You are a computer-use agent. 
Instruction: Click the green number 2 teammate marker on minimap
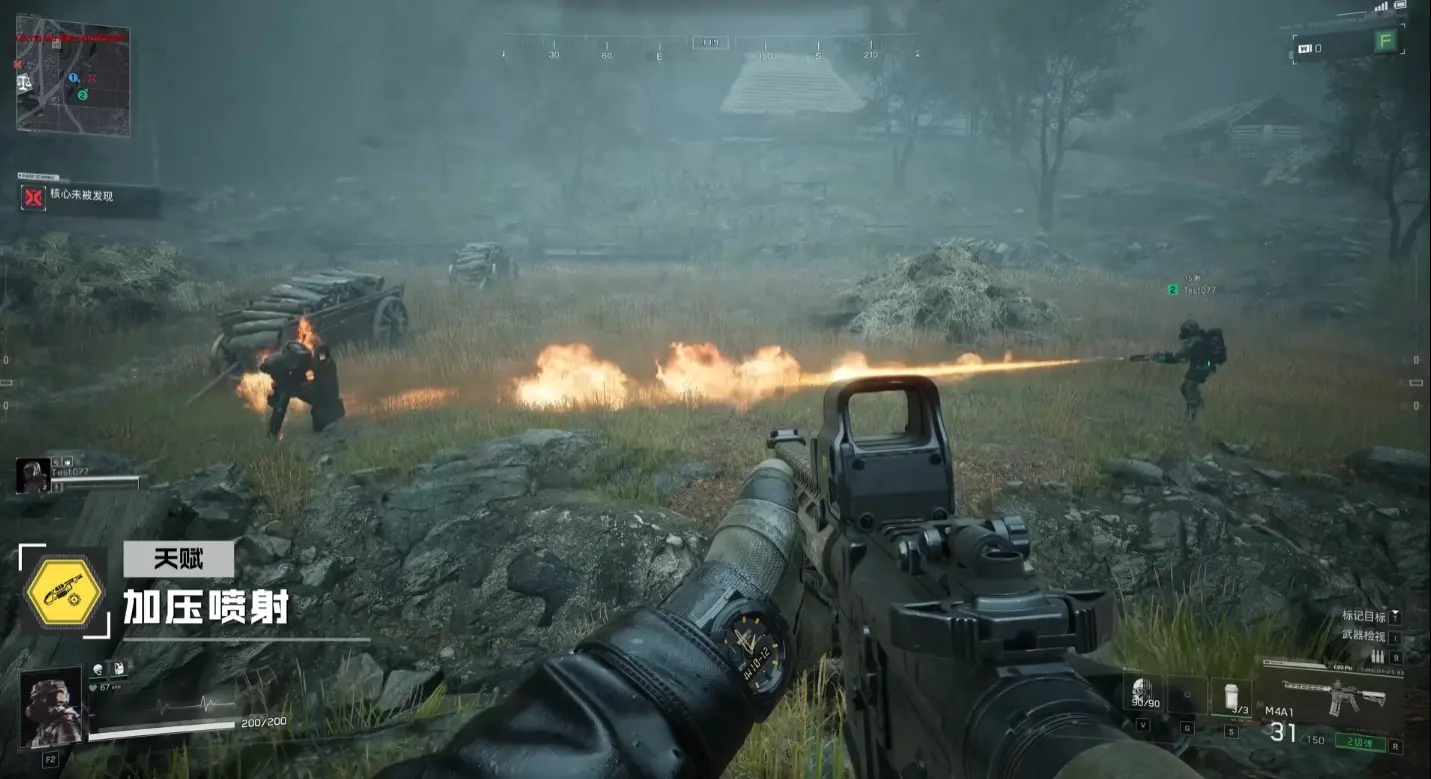click(x=83, y=94)
